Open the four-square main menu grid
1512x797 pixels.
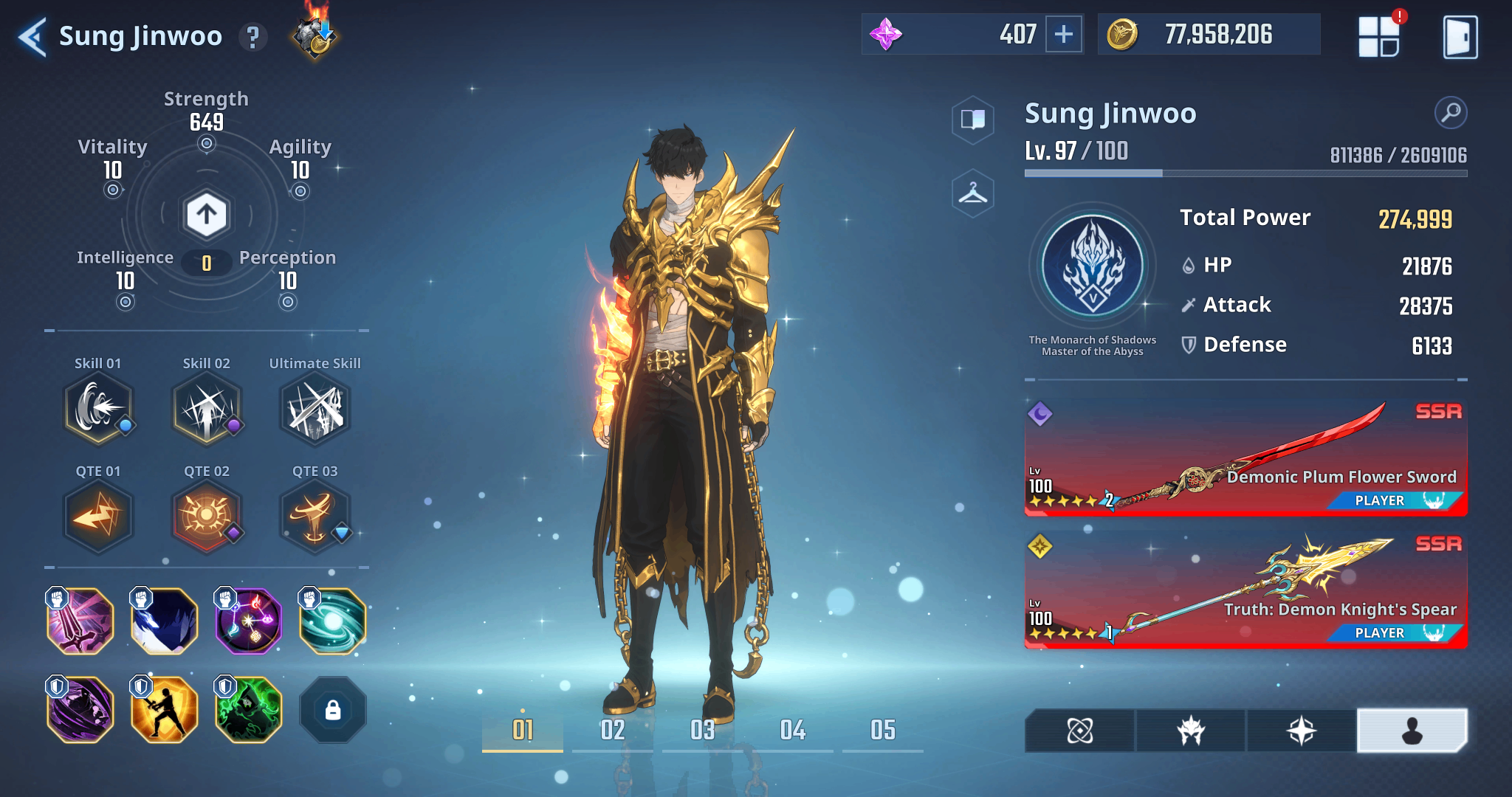[x=1378, y=37]
